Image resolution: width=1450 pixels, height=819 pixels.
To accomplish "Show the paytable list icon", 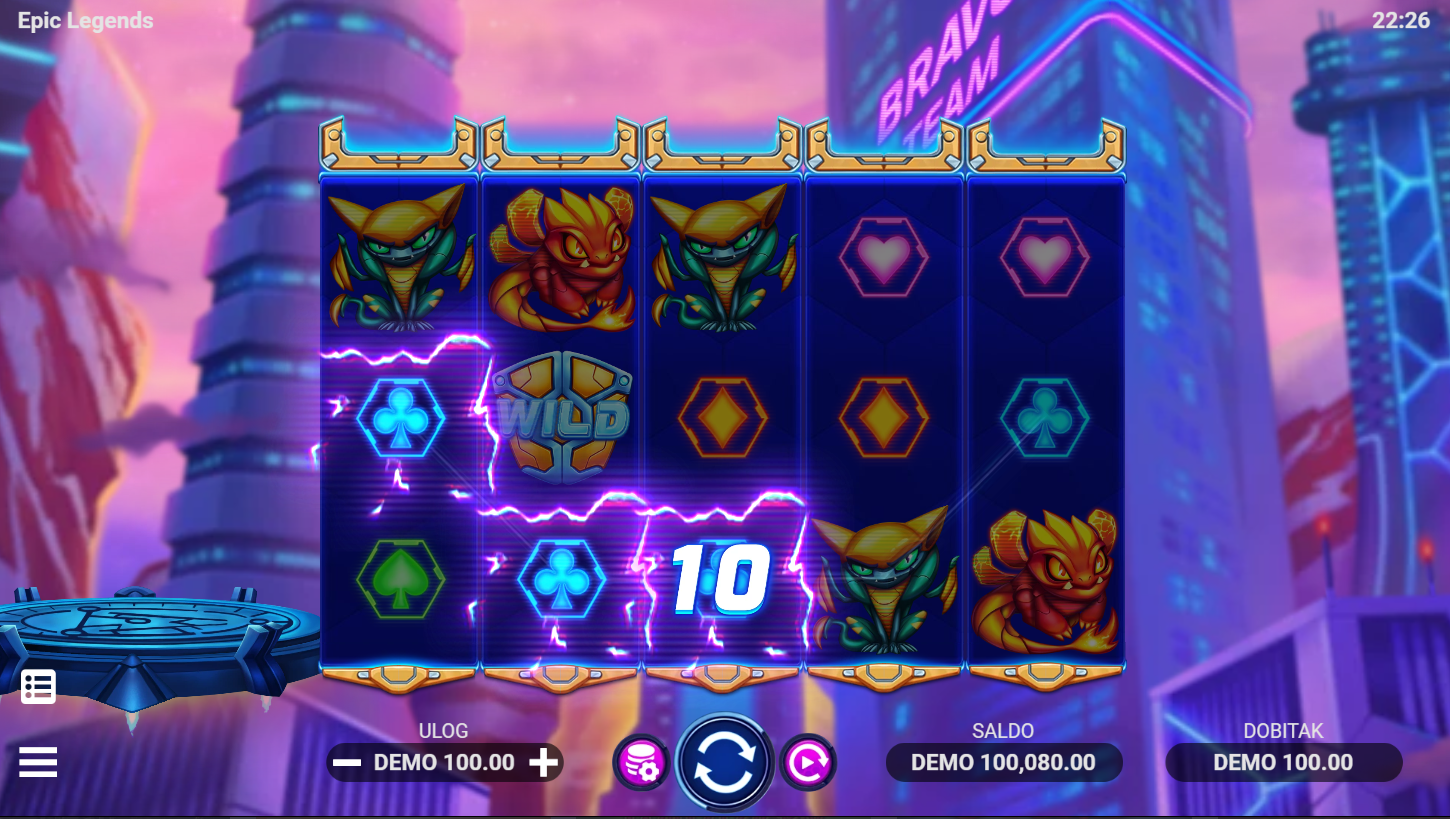I will pos(38,686).
